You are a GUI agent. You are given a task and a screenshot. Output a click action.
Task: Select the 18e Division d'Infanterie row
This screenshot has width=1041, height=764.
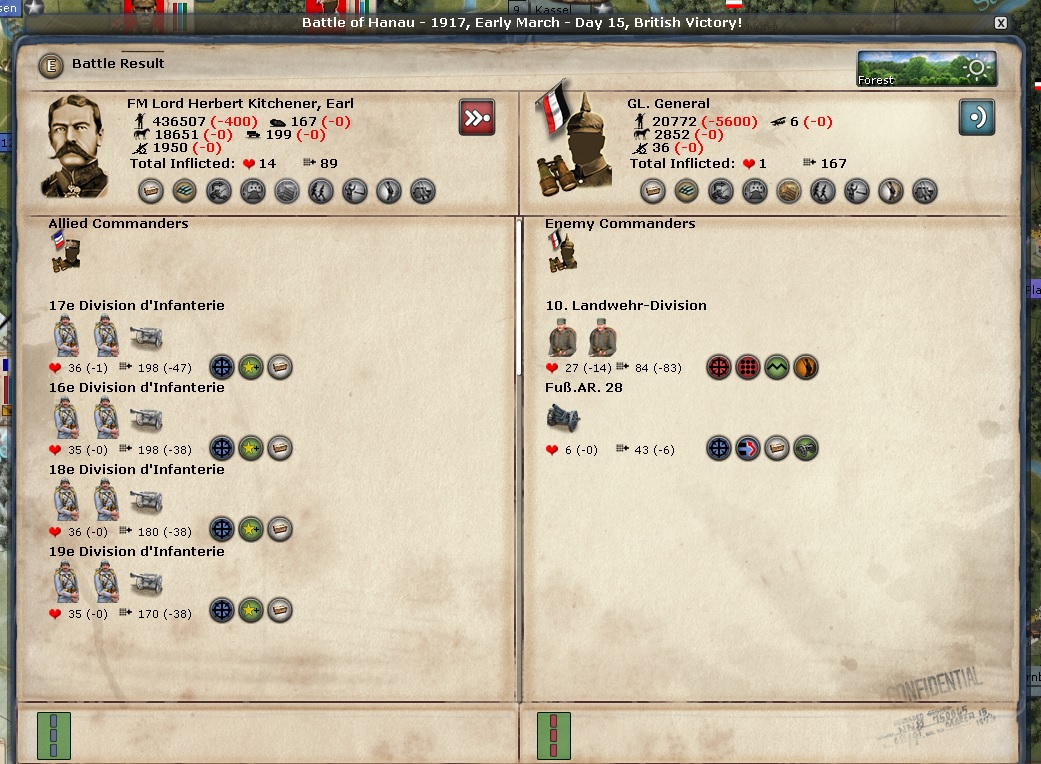click(137, 470)
